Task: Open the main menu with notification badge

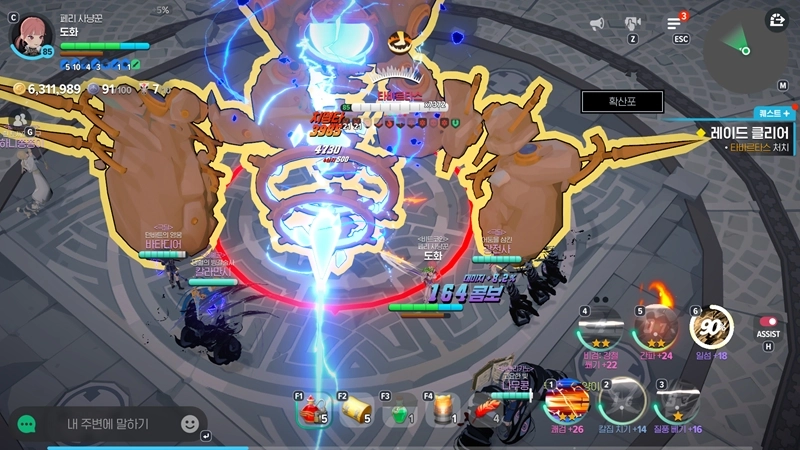Action: click(675, 22)
